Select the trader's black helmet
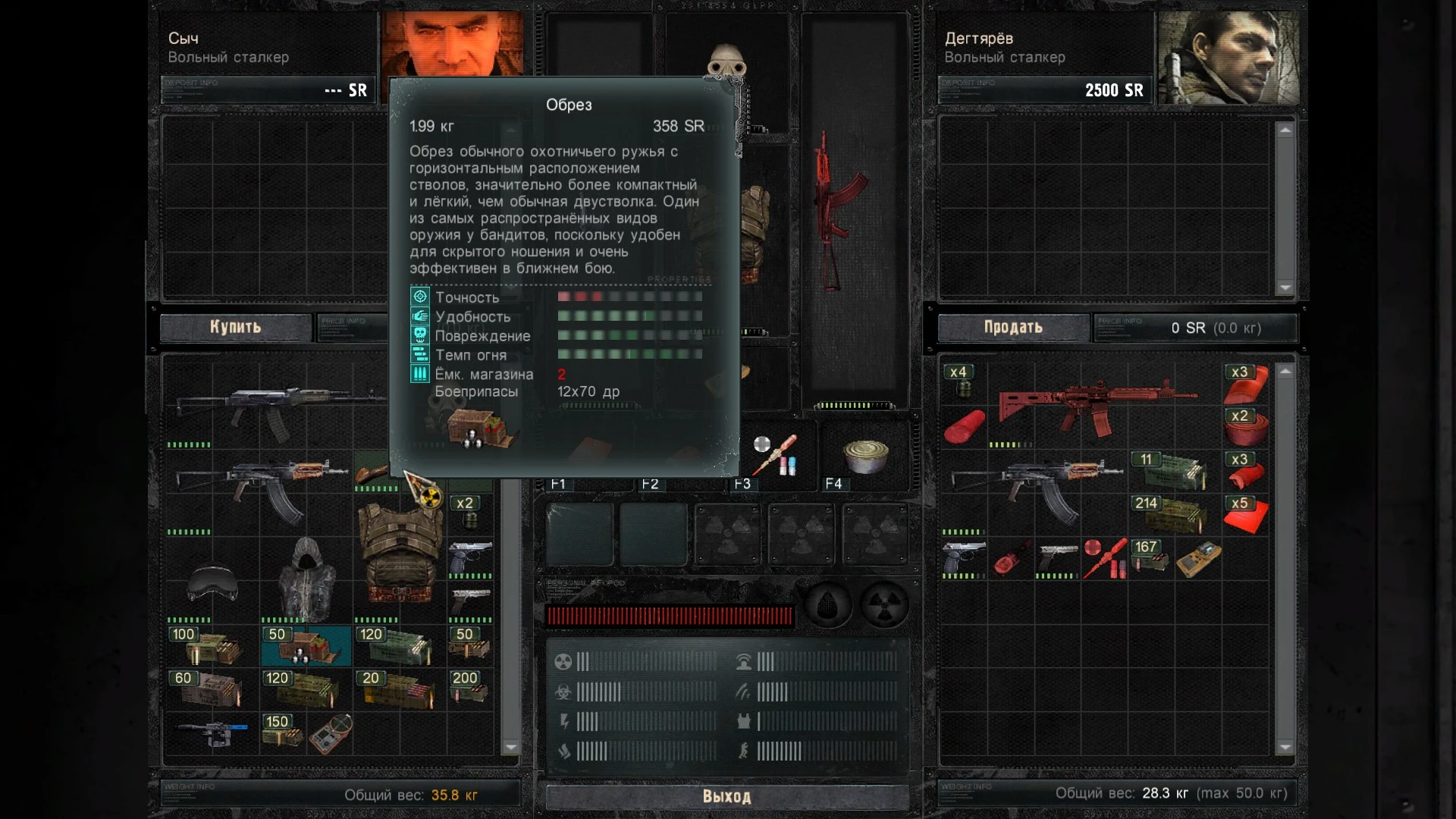The image size is (1456, 819). click(x=212, y=582)
